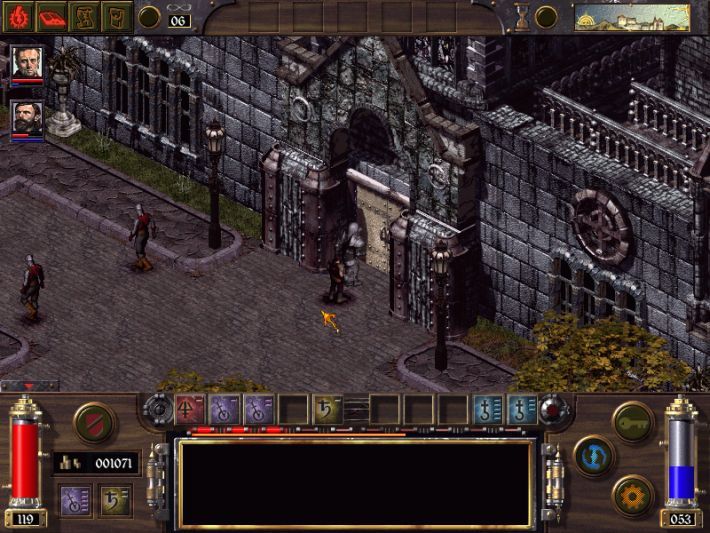Screen dimensions: 710x533
Task: Use the olive-colored spell hotbar slot
Action: [325, 408]
